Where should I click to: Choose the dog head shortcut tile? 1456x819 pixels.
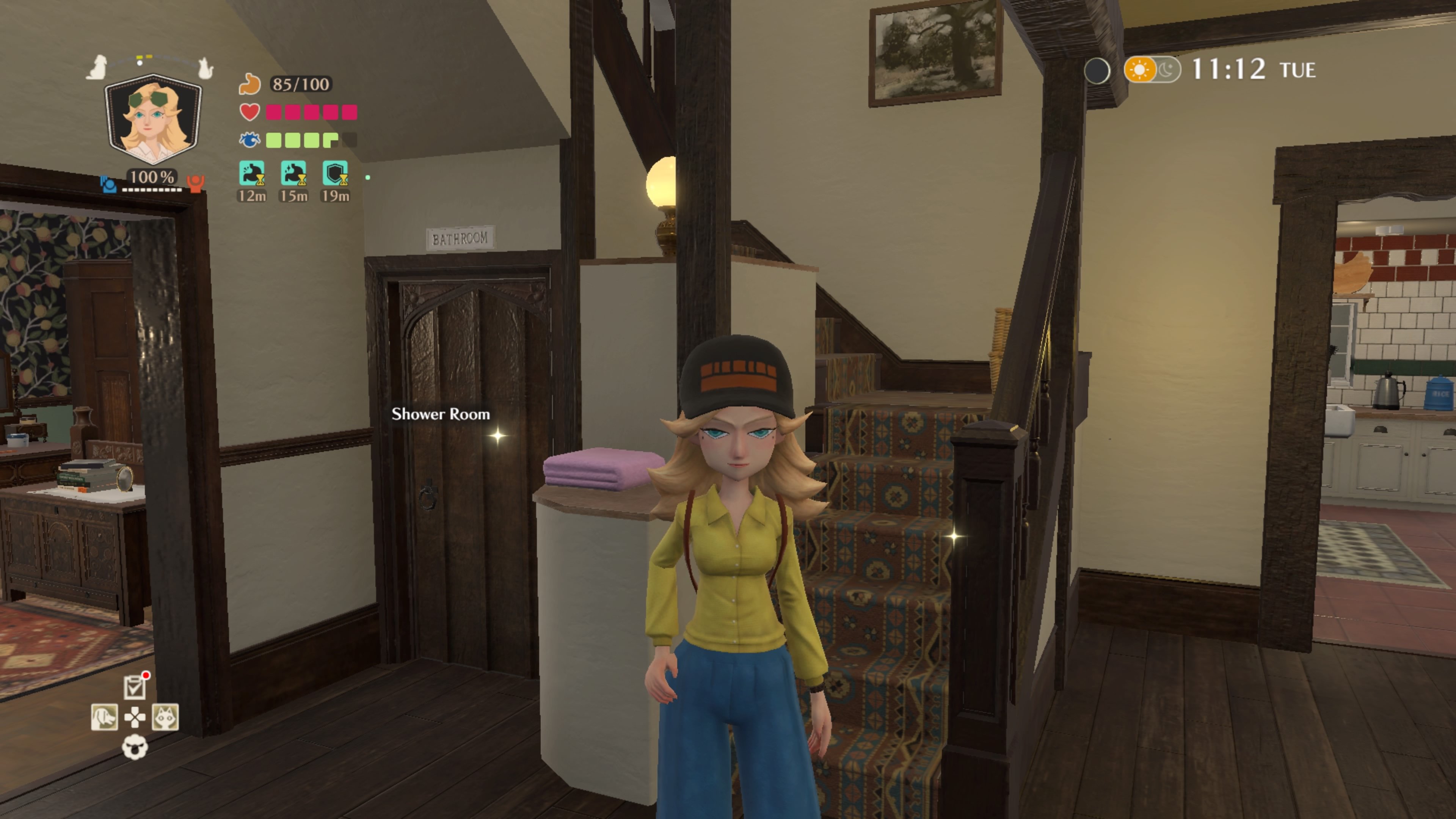click(105, 717)
